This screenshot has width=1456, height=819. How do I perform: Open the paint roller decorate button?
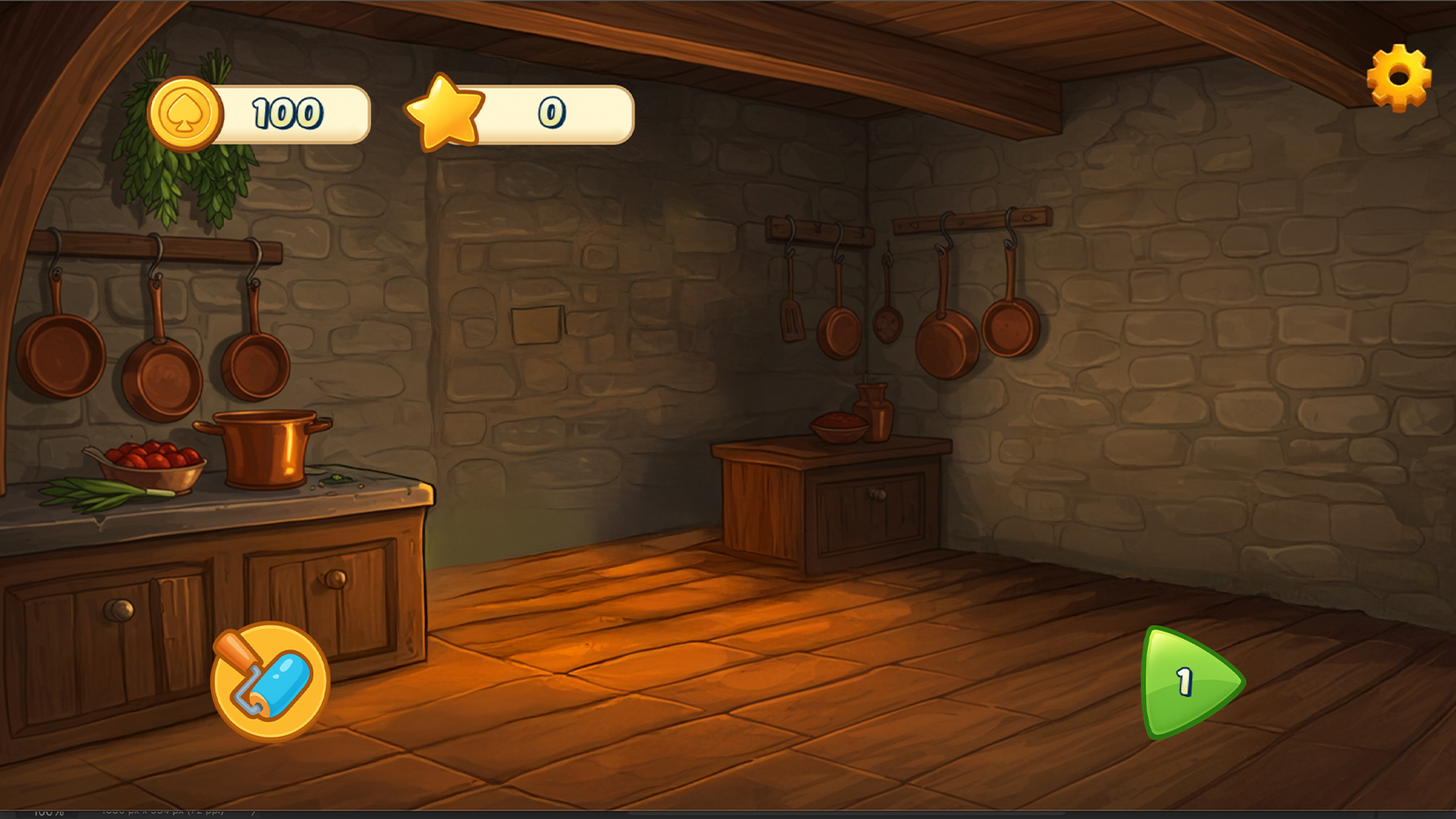[270, 682]
